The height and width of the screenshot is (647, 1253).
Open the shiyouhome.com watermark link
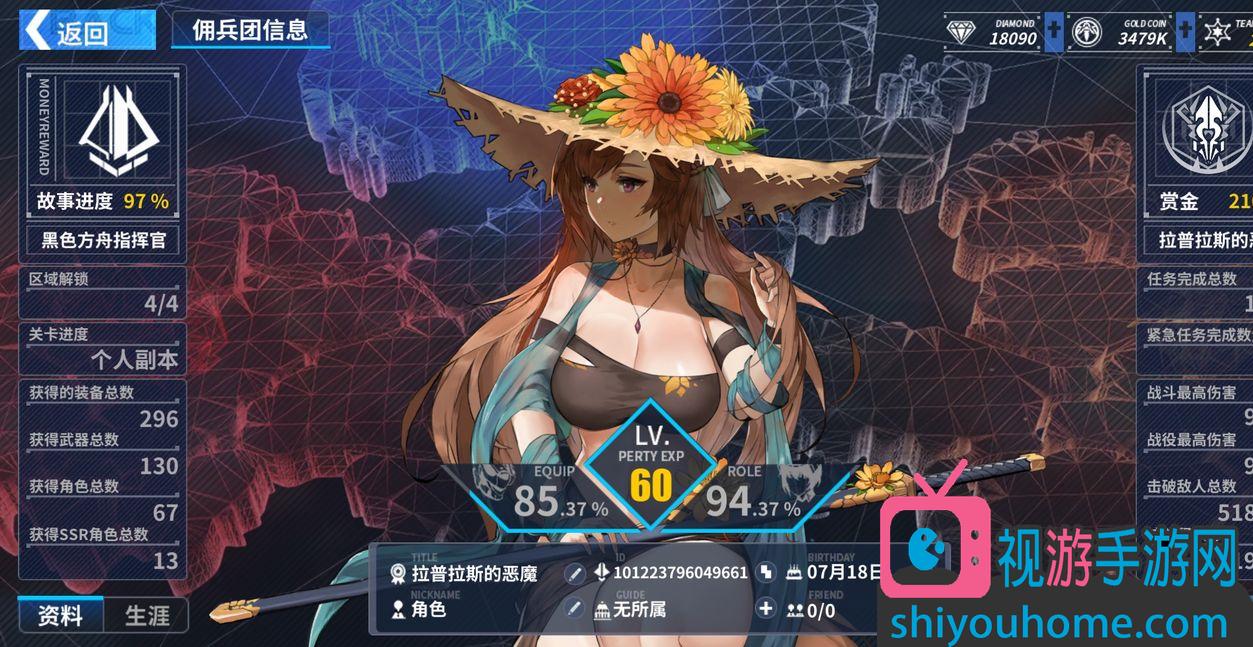(x=1058, y=623)
